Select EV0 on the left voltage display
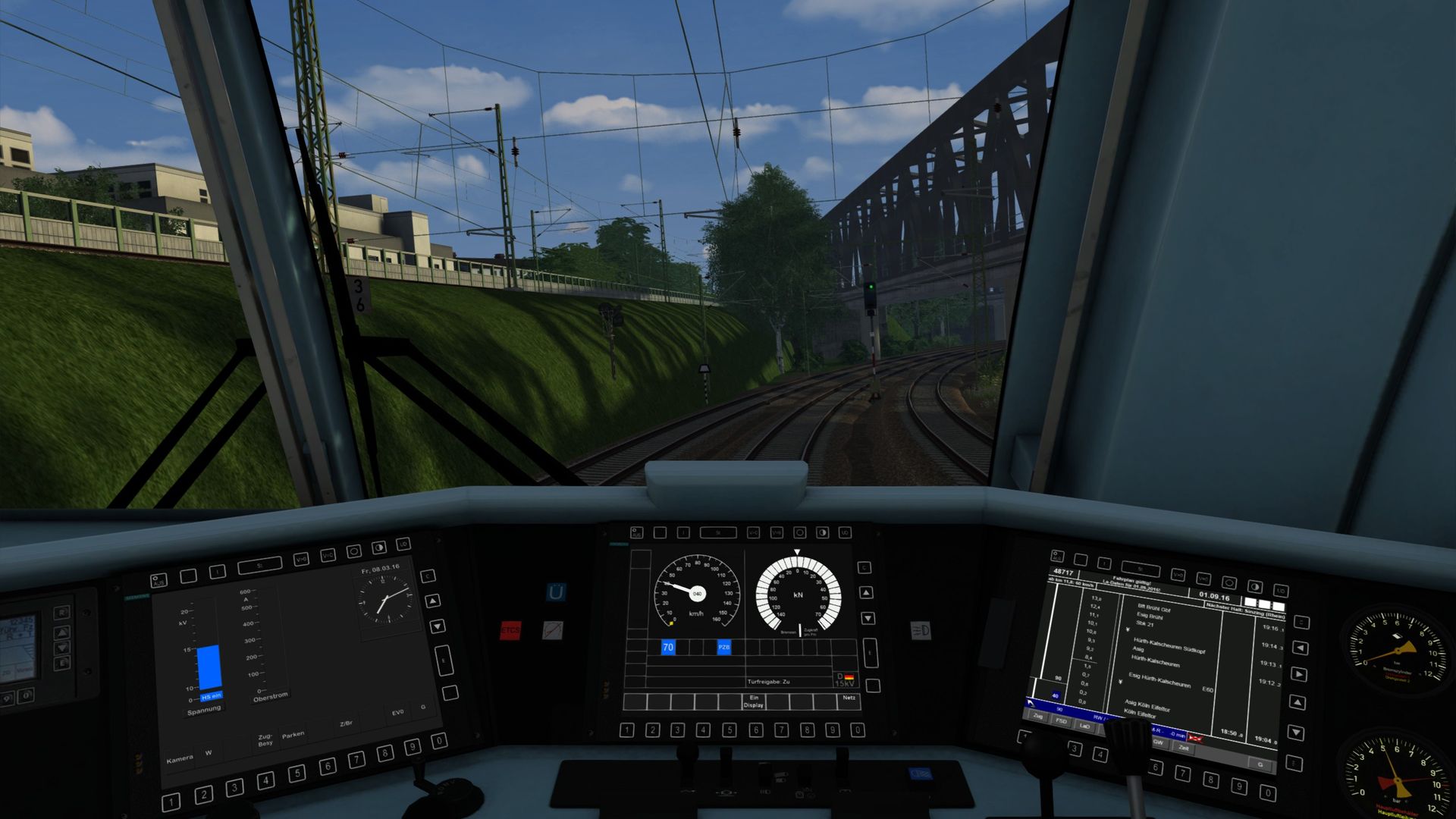Screen dimensions: 1456x819 [397, 713]
